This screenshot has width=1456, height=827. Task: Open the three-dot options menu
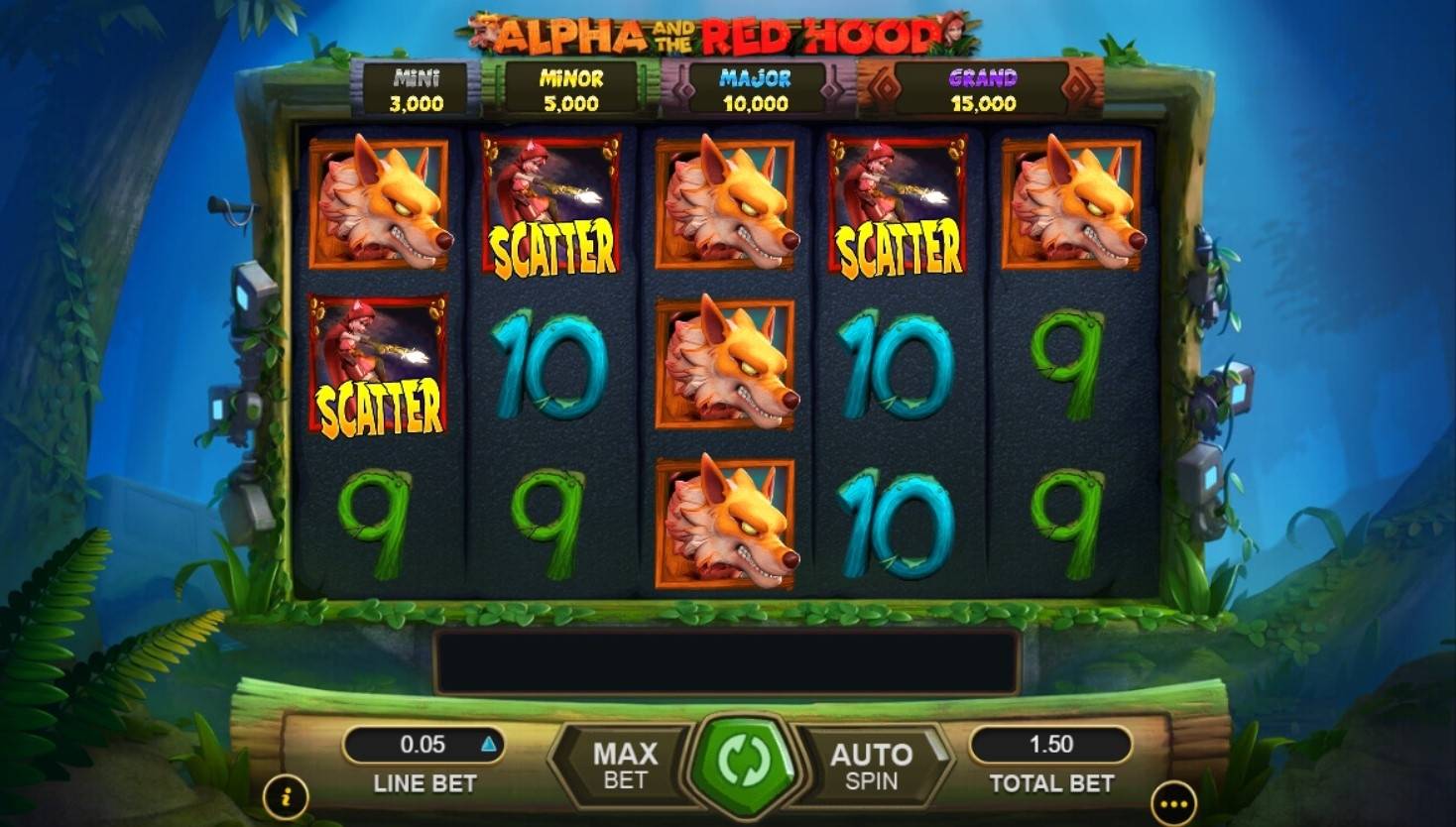pyautogui.click(x=1174, y=803)
